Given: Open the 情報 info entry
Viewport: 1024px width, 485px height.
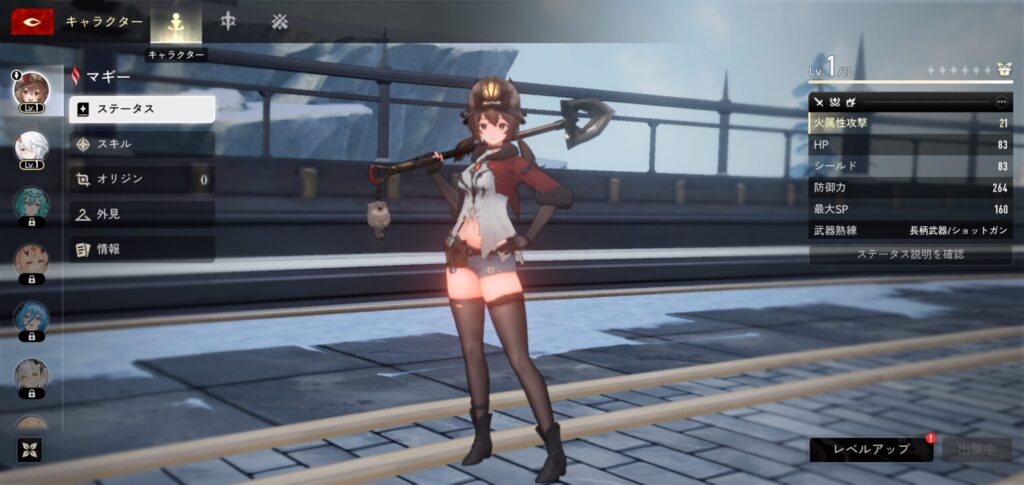Looking at the screenshot, I should click(142, 249).
